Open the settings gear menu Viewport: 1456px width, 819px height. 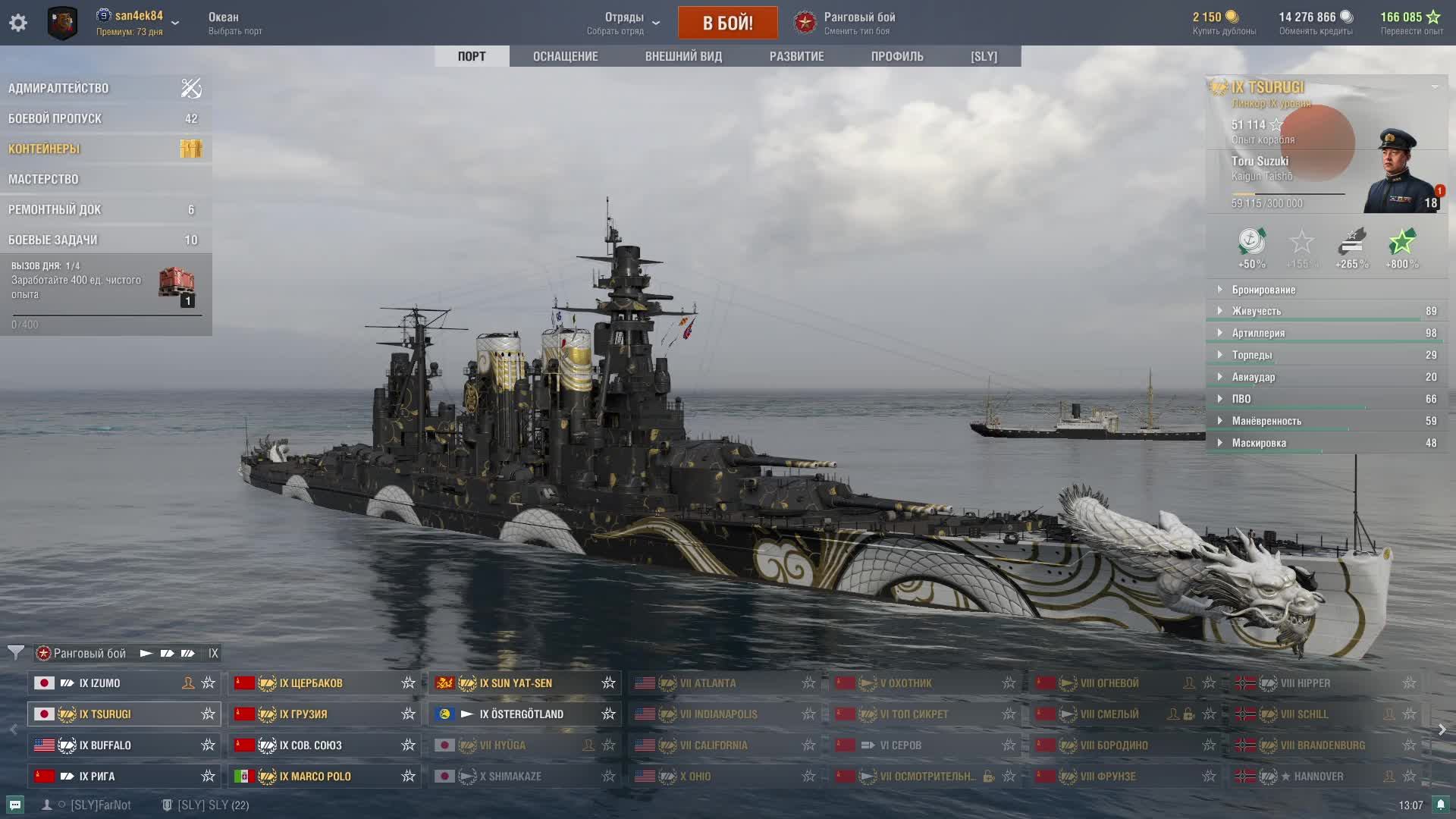tap(18, 23)
